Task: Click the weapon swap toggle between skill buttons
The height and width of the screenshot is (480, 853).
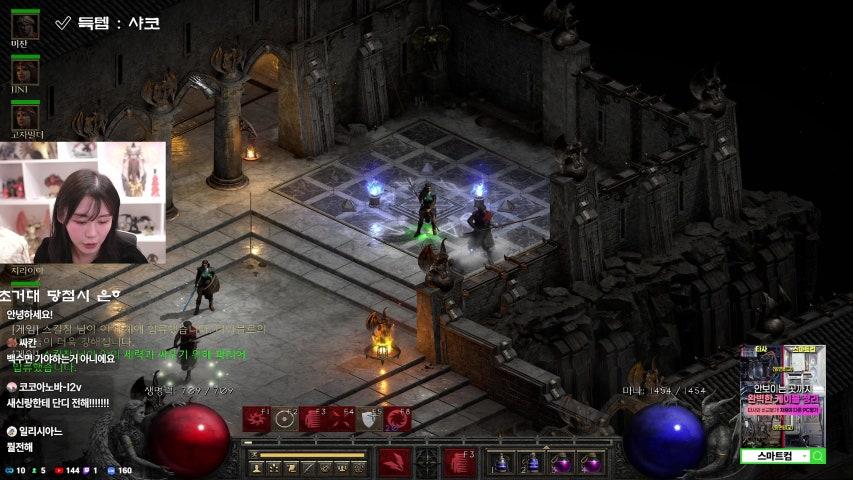Action: pos(428,463)
